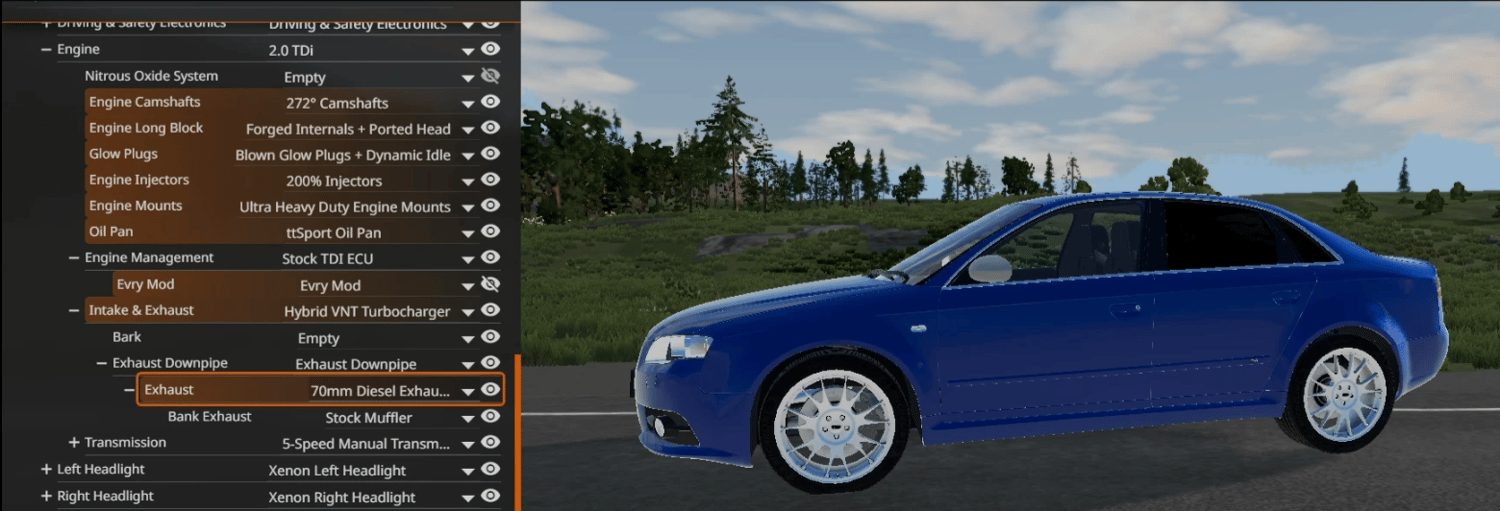This screenshot has height=511, width=1500.
Task: Expand the Left Headlight section
Action: (x=46, y=469)
